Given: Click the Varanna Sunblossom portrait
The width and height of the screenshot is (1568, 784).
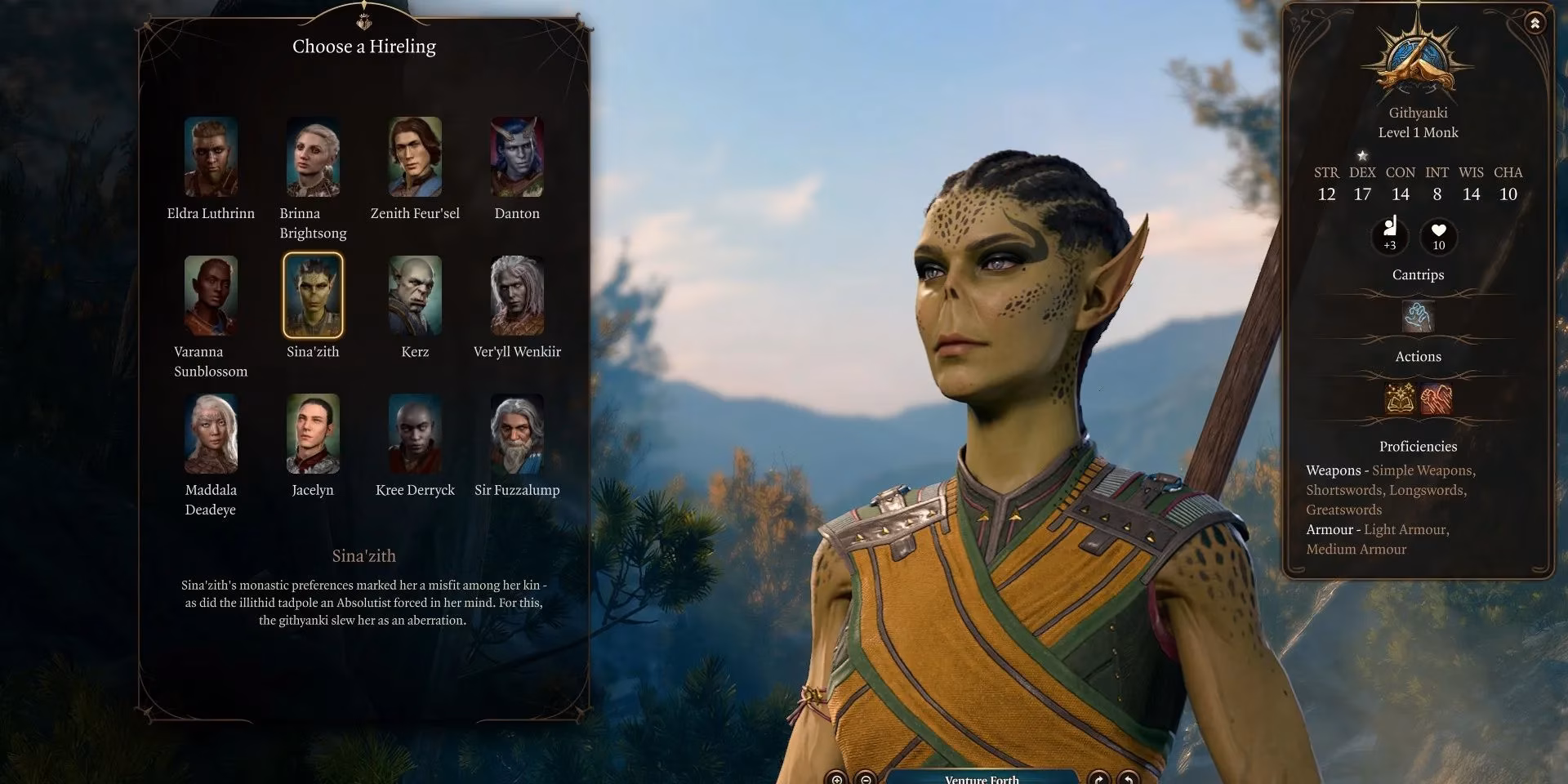Looking at the screenshot, I should tap(211, 295).
